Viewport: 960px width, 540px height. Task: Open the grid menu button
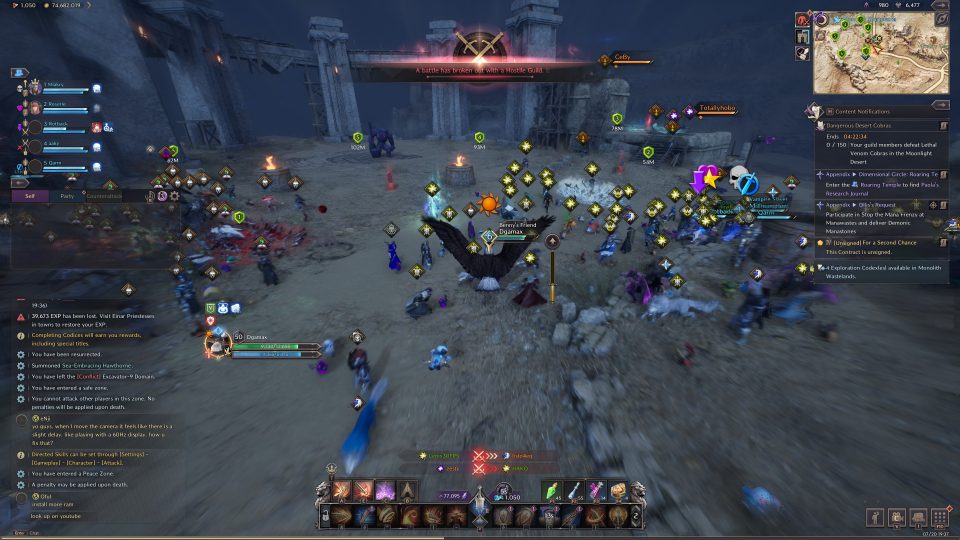click(x=939, y=517)
